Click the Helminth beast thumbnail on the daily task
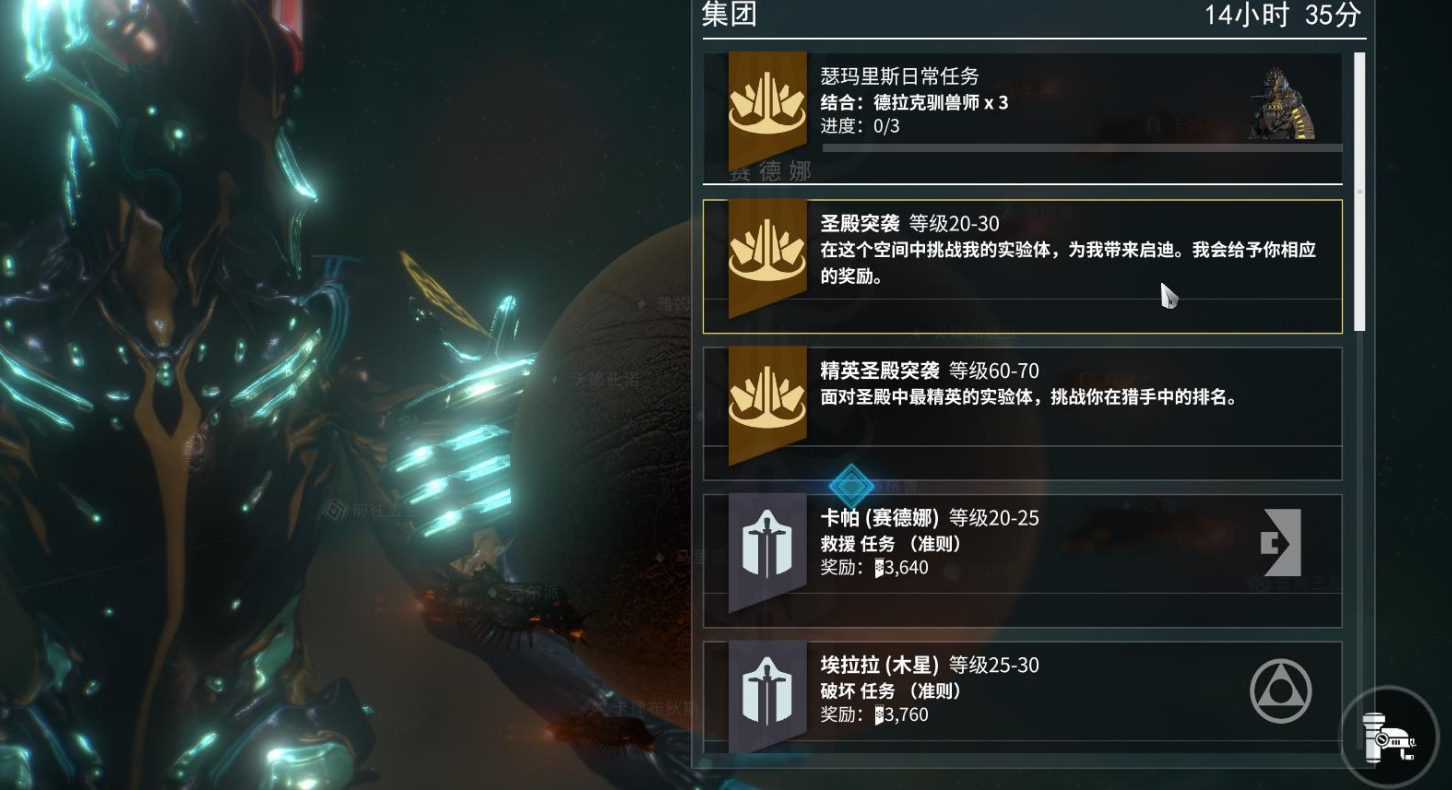Image resolution: width=1452 pixels, height=790 pixels. pos(1282,103)
